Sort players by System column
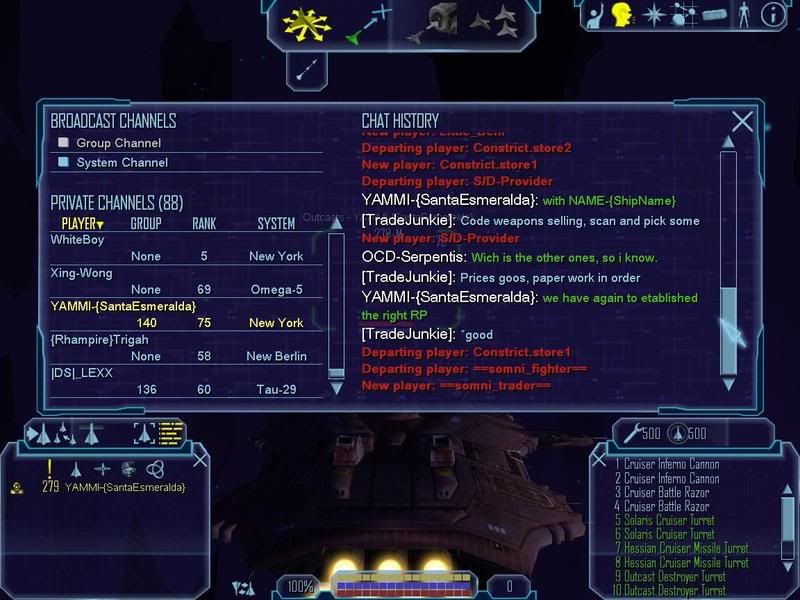 276,224
